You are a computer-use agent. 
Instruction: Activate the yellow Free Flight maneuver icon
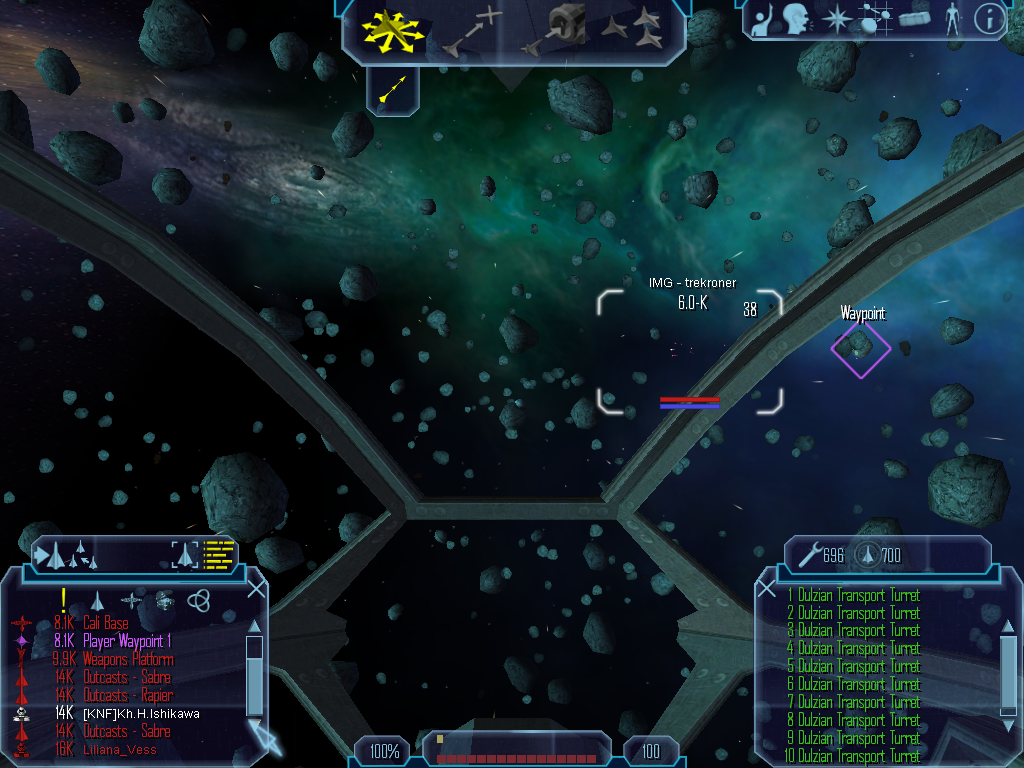392,31
